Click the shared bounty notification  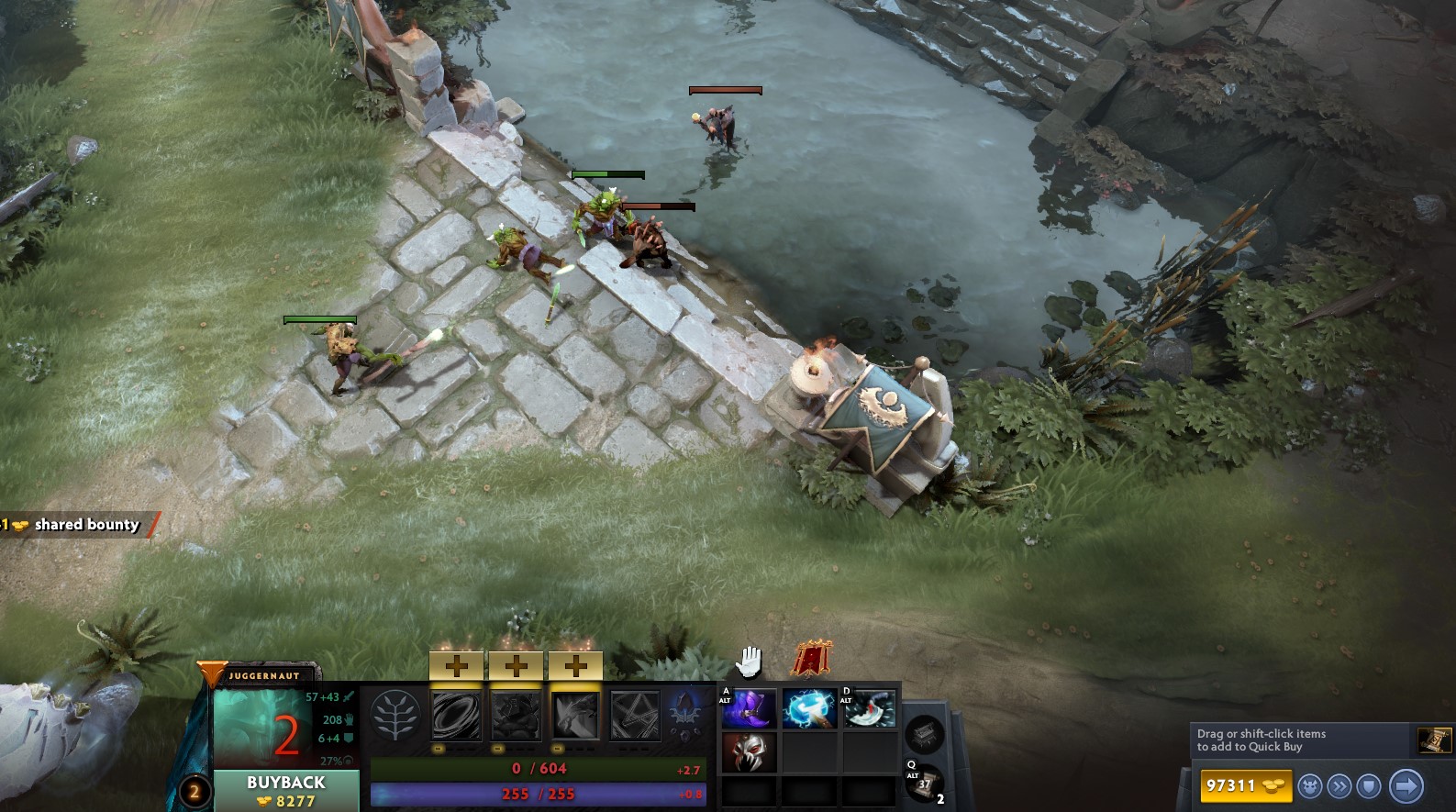tap(78, 525)
